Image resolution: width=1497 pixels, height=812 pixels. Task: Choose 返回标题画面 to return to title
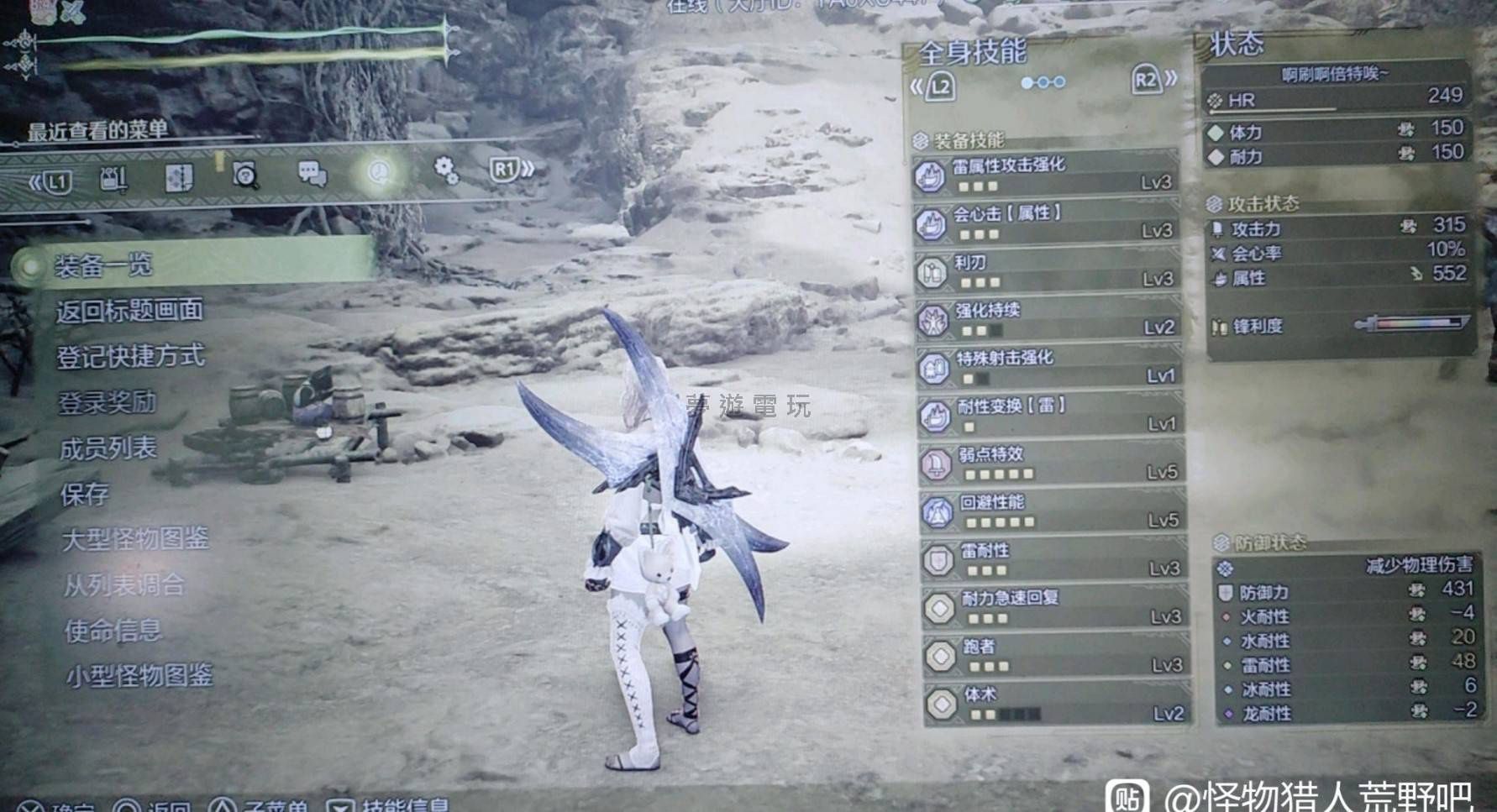coord(129,311)
